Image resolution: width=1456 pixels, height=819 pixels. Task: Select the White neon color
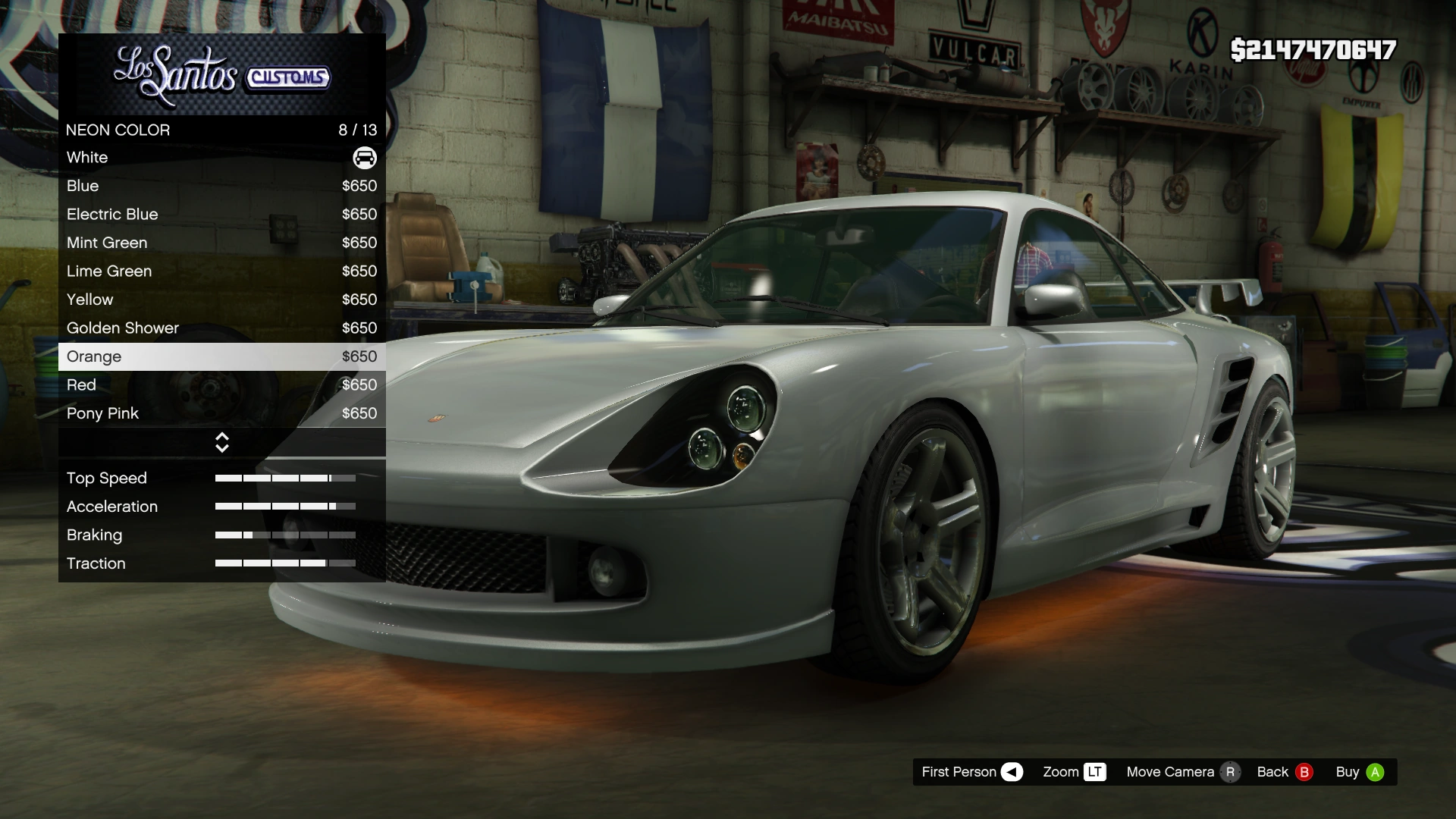[221, 158]
